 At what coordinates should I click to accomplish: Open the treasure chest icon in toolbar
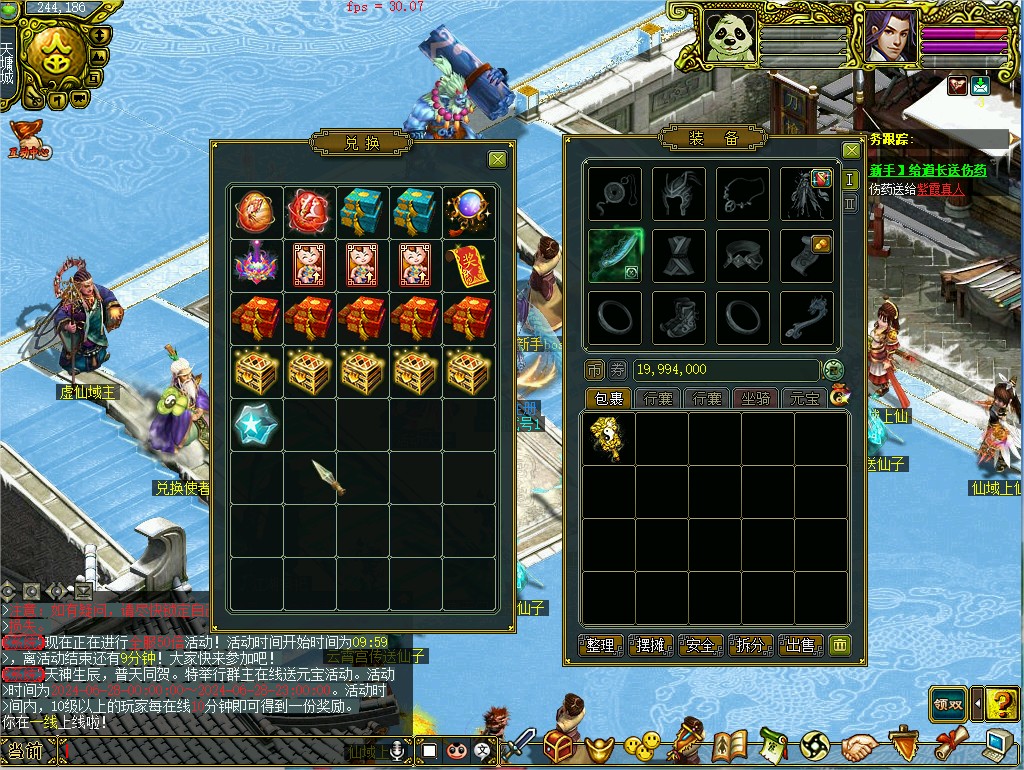click(x=559, y=745)
